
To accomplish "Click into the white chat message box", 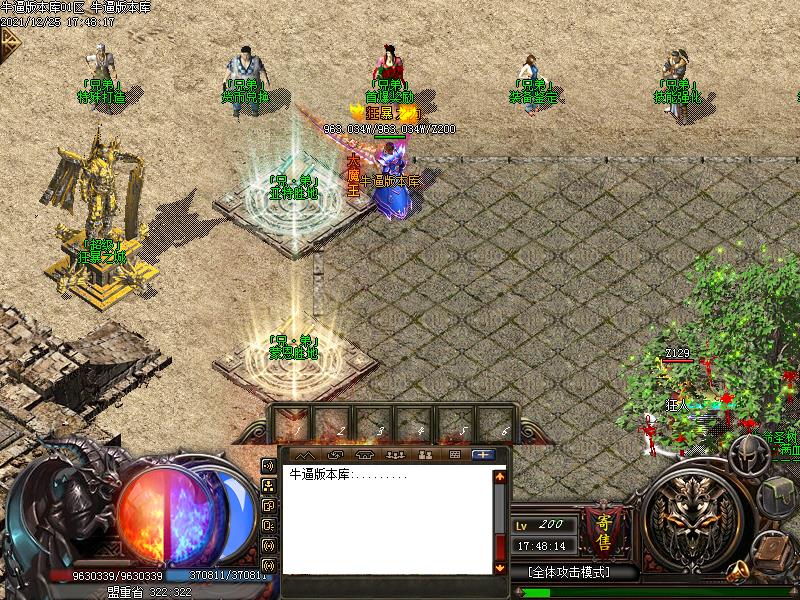I will (388, 520).
